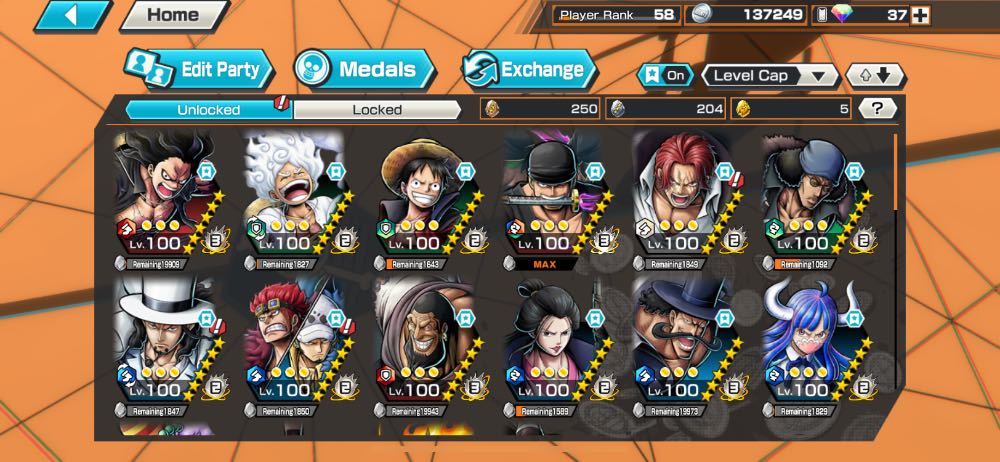This screenshot has width=1000, height=462.
Task: Return to the Home screen
Action: 172,15
